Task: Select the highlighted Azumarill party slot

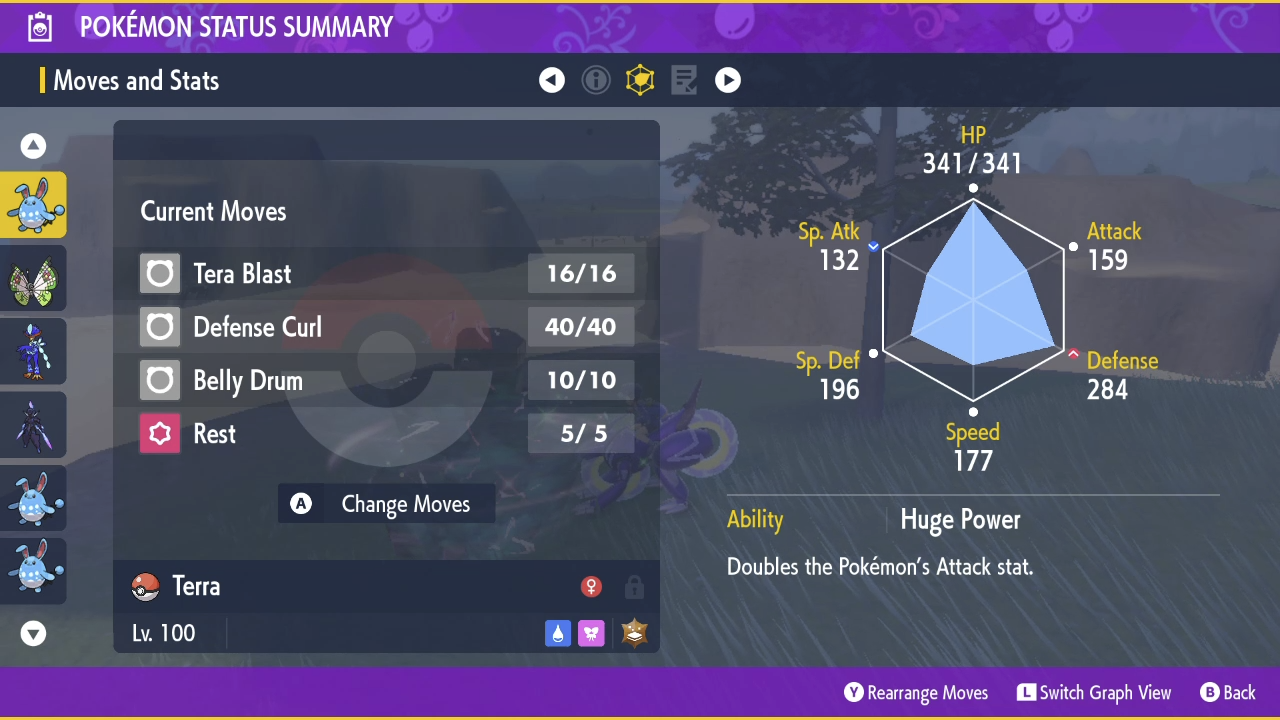Action: pyautogui.click(x=34, y=205)
